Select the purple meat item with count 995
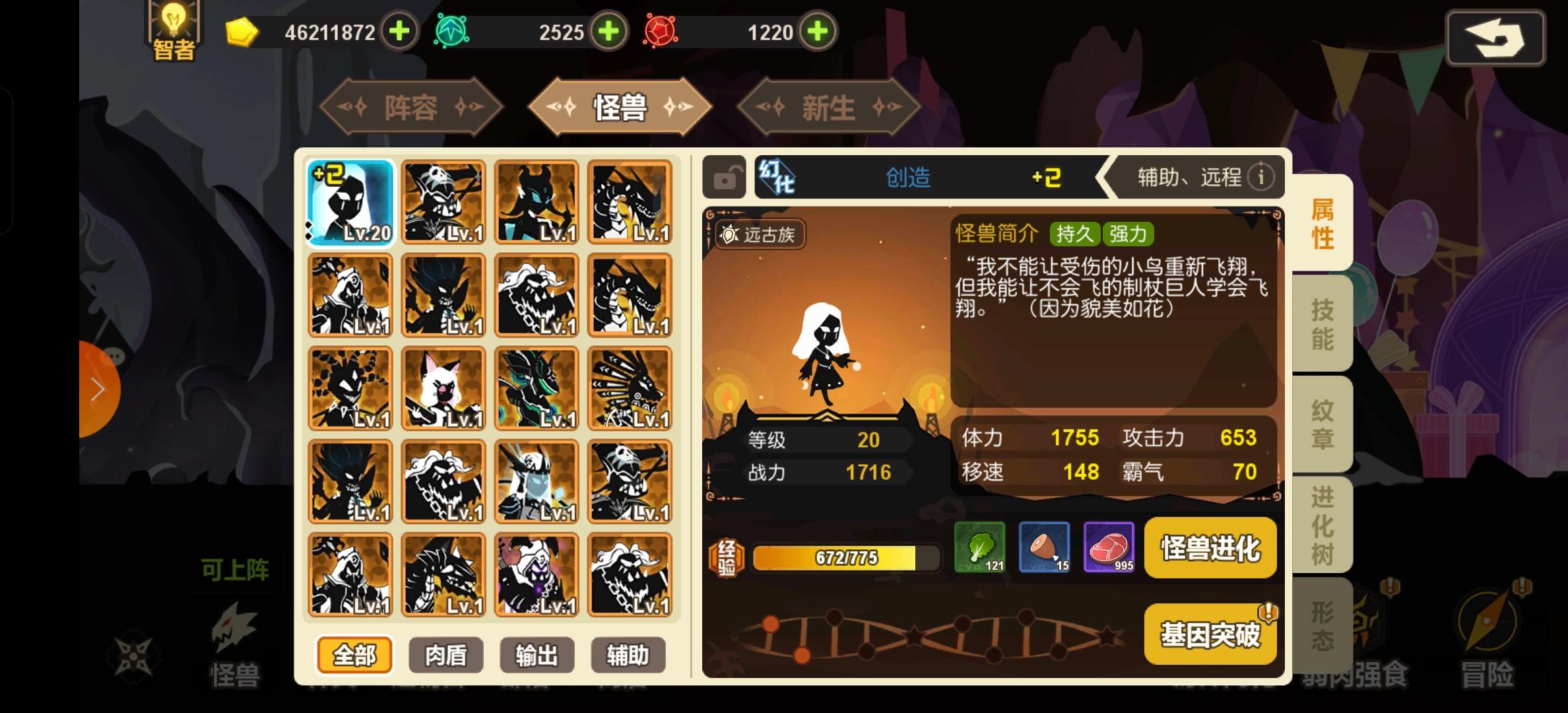 1109,548
